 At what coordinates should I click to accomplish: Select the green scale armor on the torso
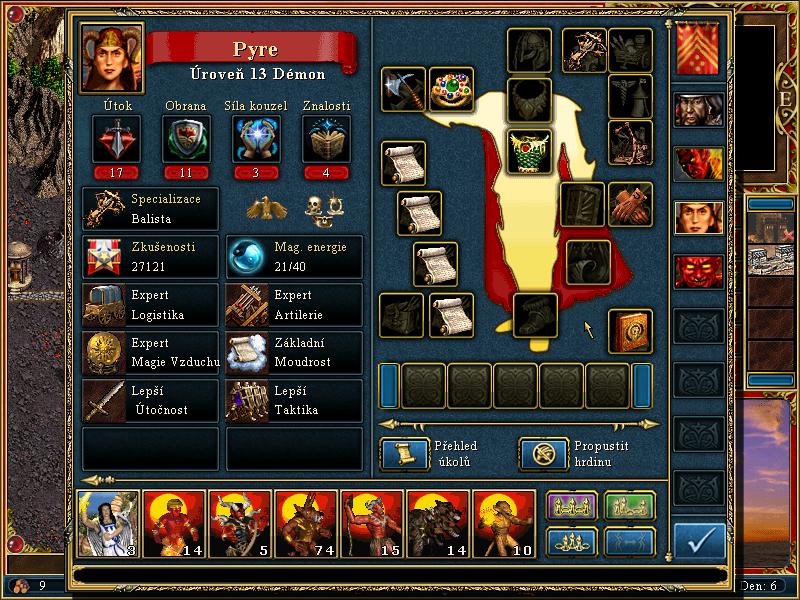tap(530, 152)
